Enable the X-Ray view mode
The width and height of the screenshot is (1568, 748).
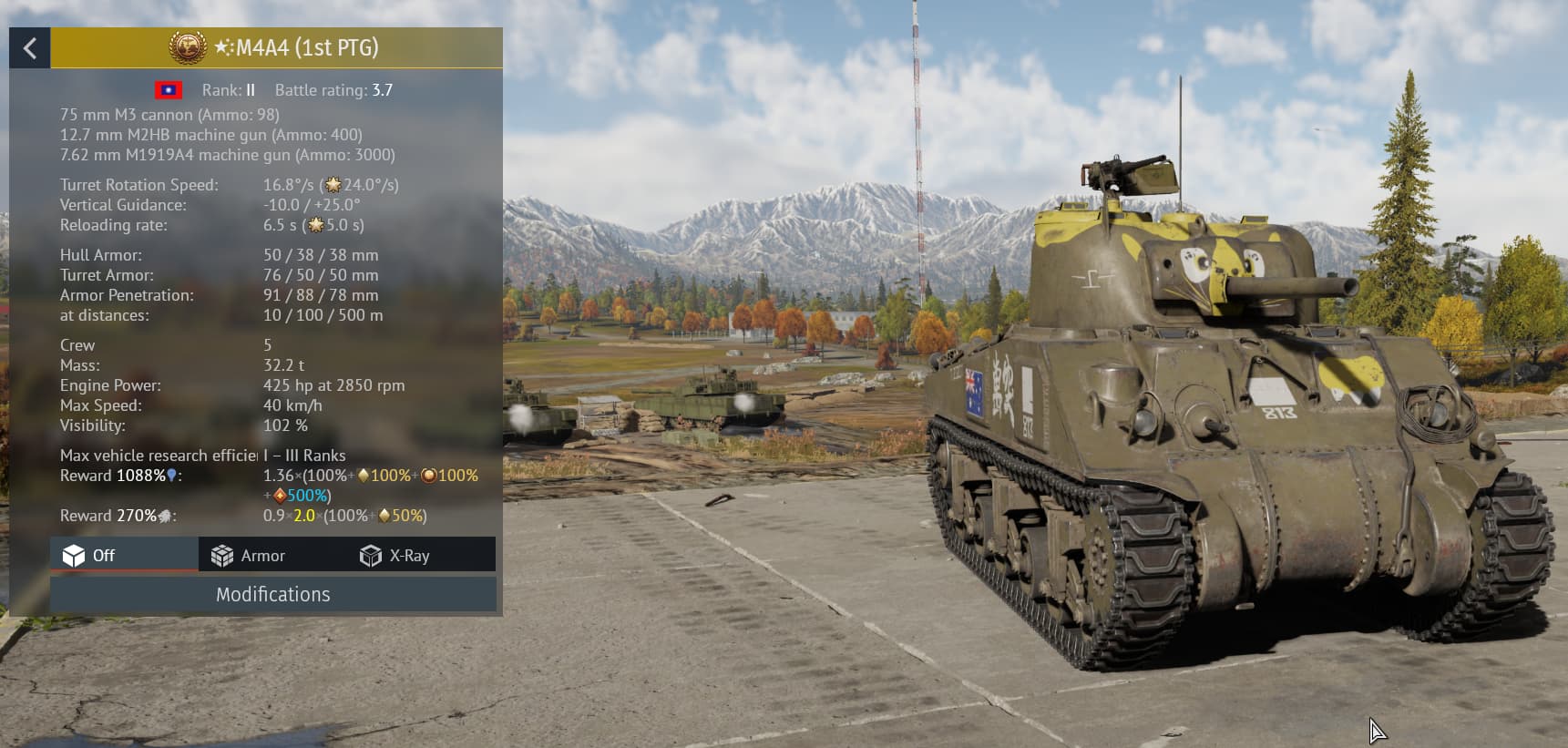pyautogui.click(x=395, y=556)
